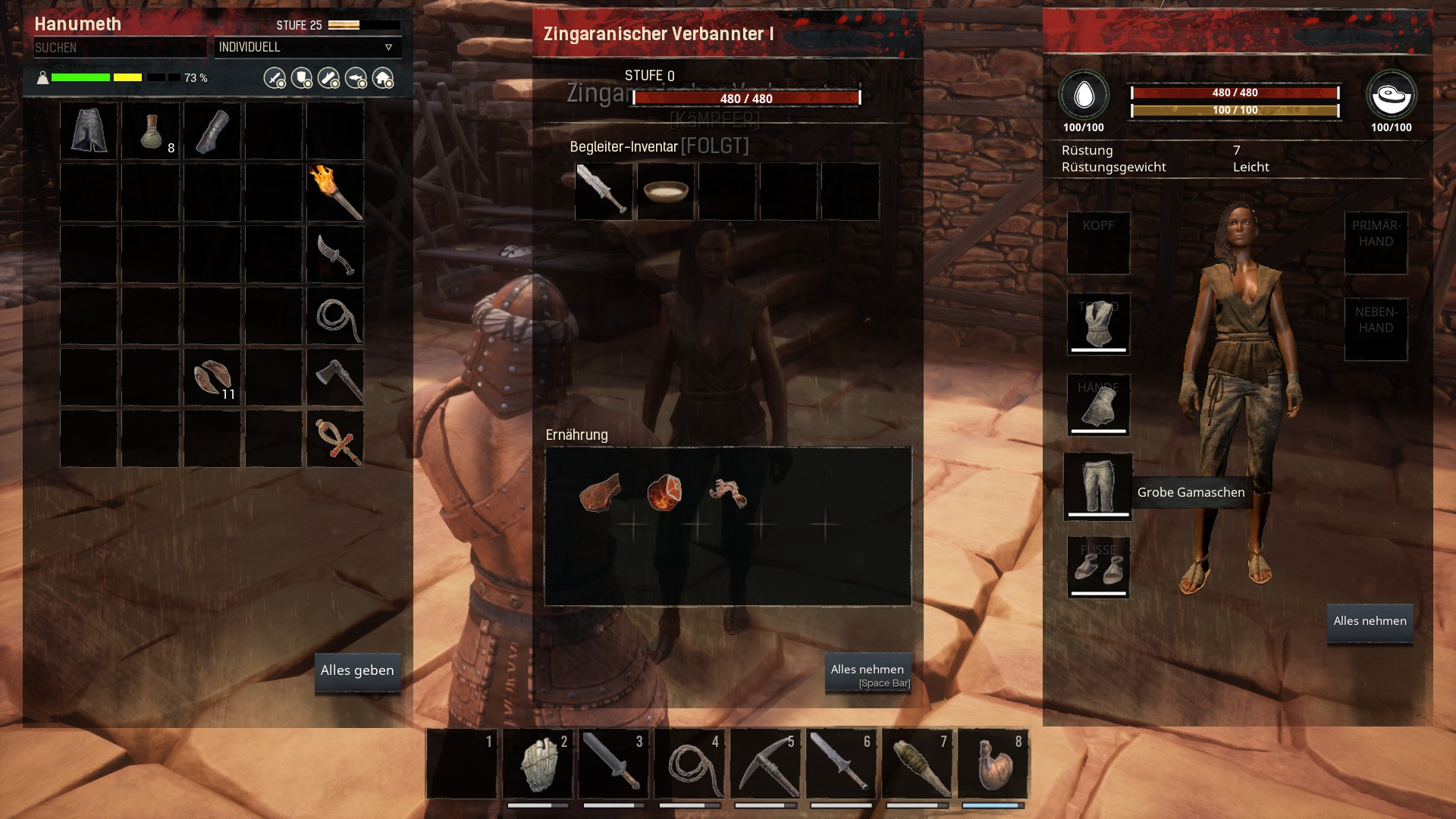Select the stack of eleven meat pieces
This screenshot has width=1456, height=819.
(212, 378)
